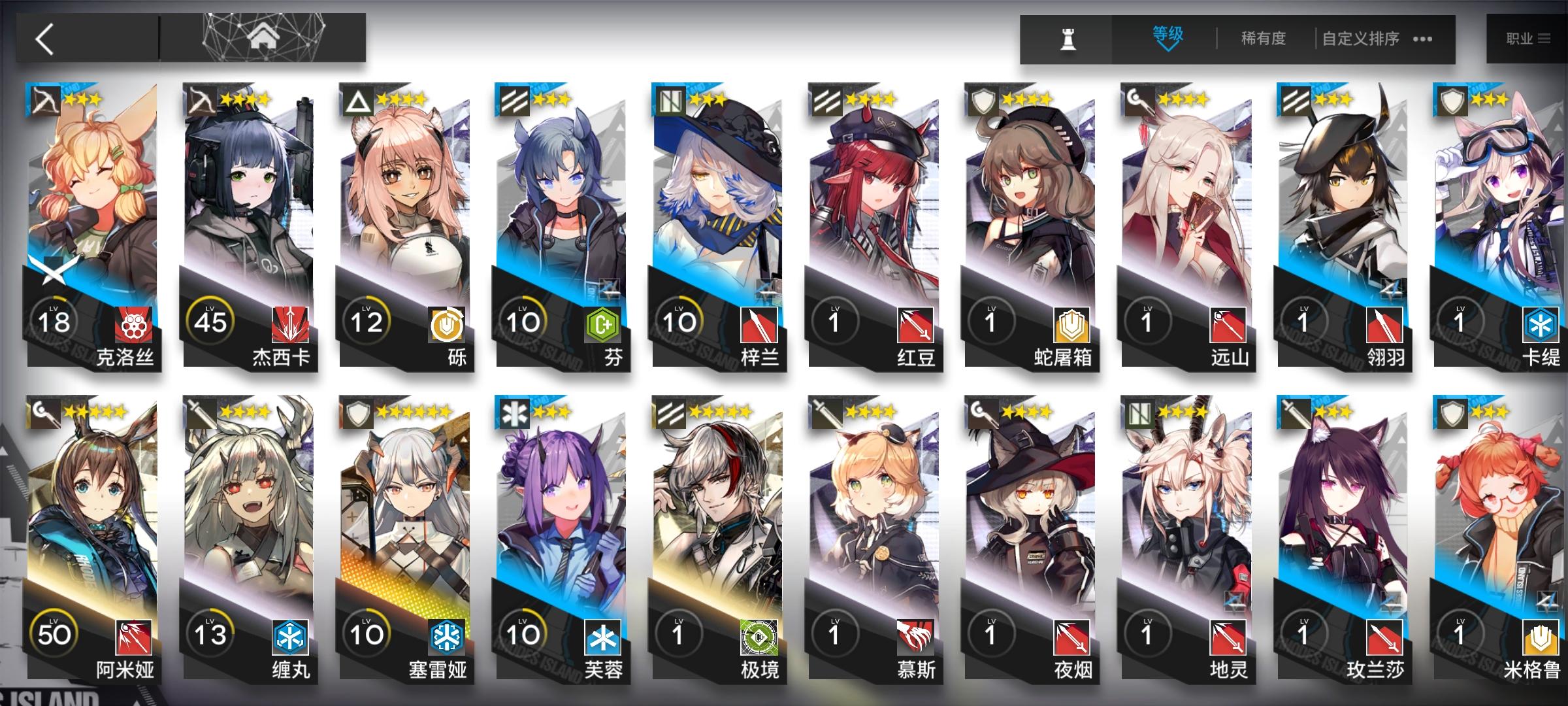Switch to the 等级 level sorting tab
This screenshot has height=706, width=1568.
[1167, 33]
